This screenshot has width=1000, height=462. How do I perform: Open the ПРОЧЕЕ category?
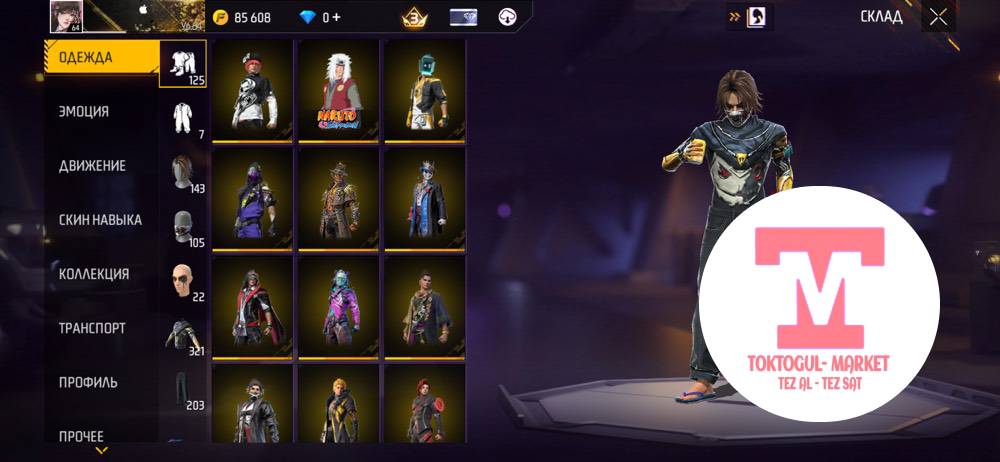(81, 436)
